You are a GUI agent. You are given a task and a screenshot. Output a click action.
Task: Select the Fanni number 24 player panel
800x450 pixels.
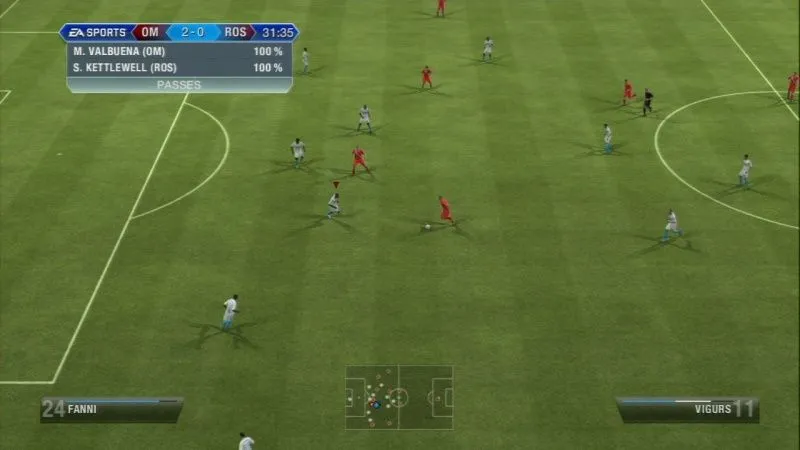pyautogui.click(x=111, y=408)
